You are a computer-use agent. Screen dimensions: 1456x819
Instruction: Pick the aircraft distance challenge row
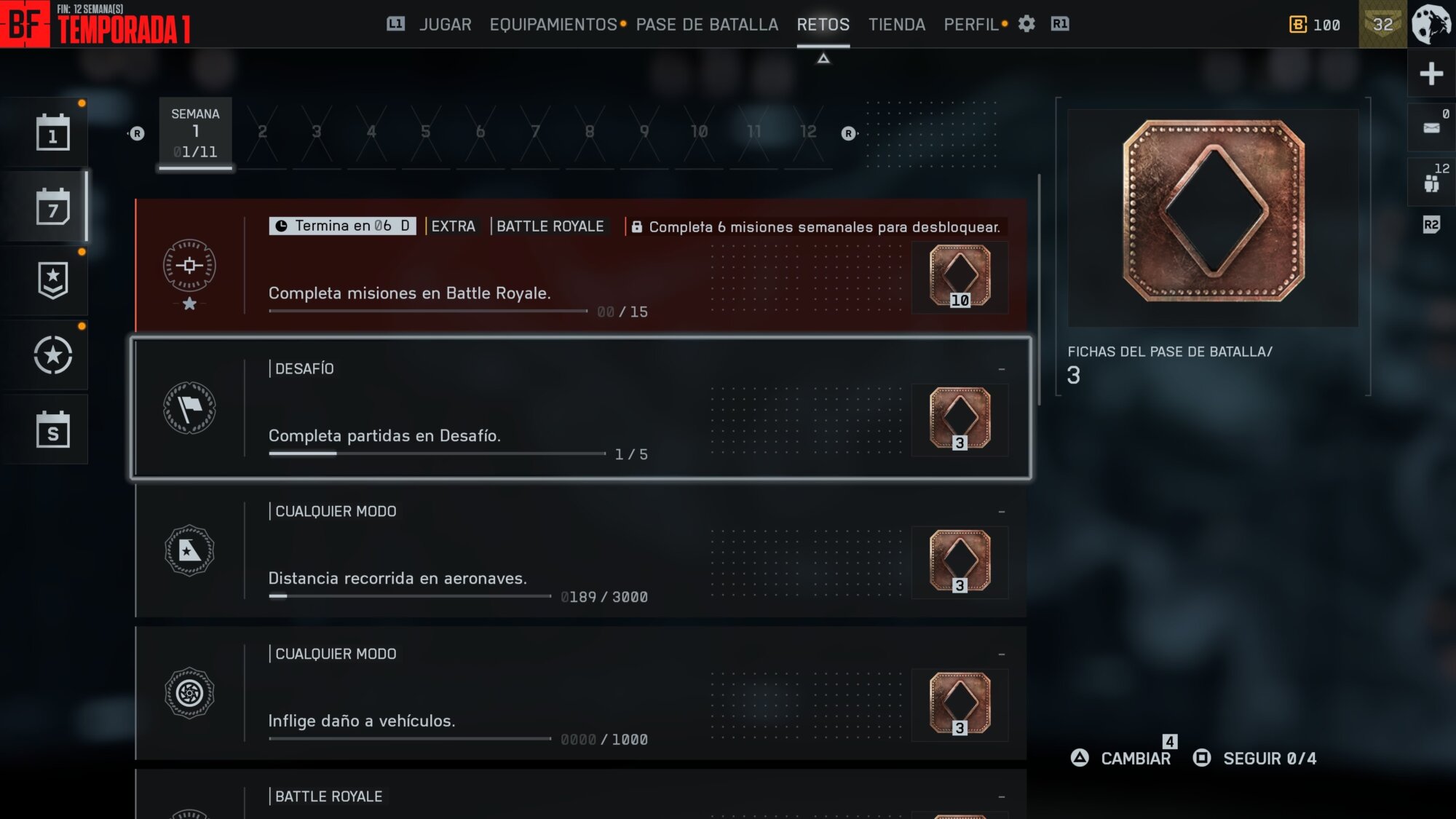580,551
